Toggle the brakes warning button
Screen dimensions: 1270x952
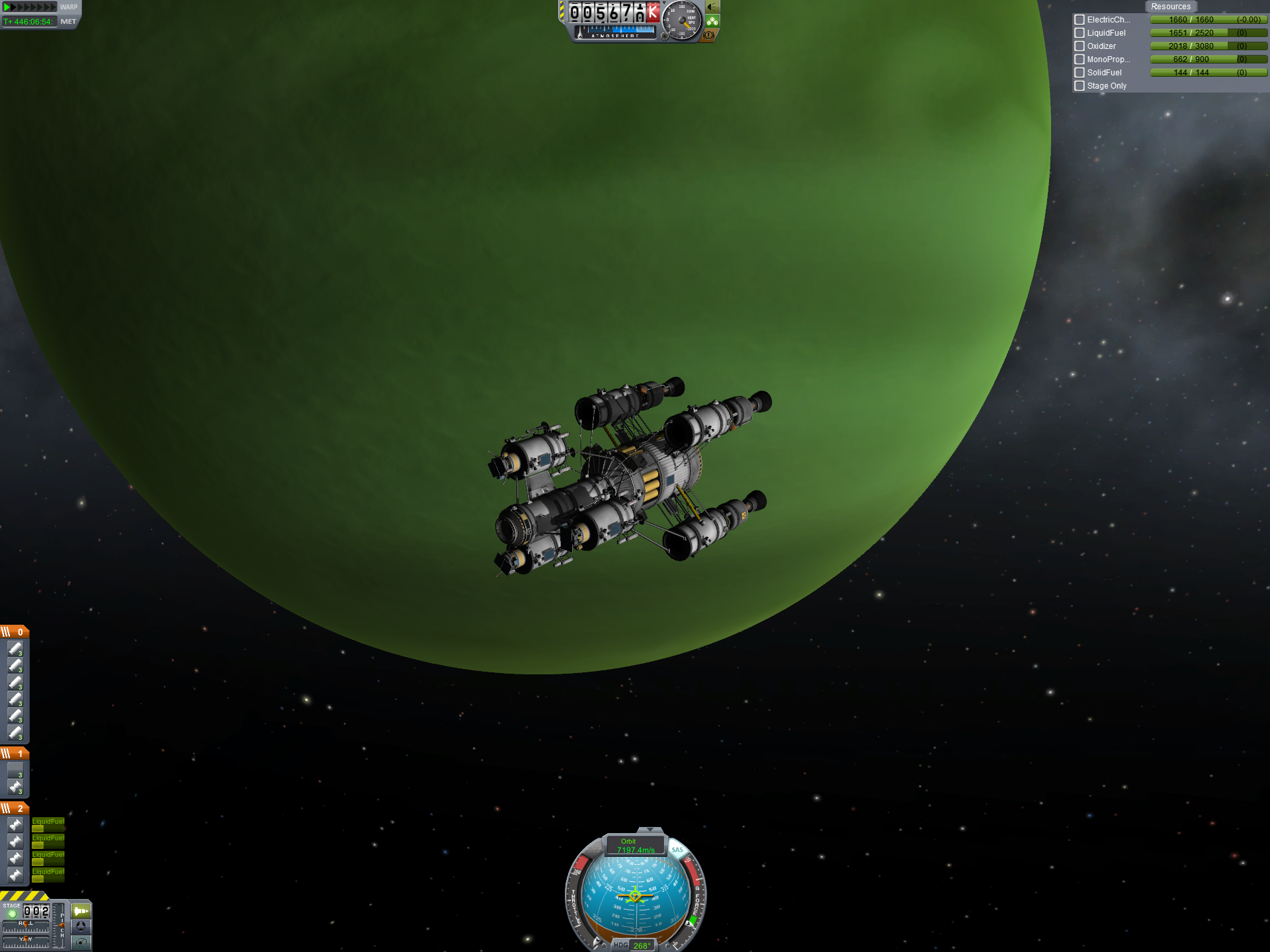709,35
